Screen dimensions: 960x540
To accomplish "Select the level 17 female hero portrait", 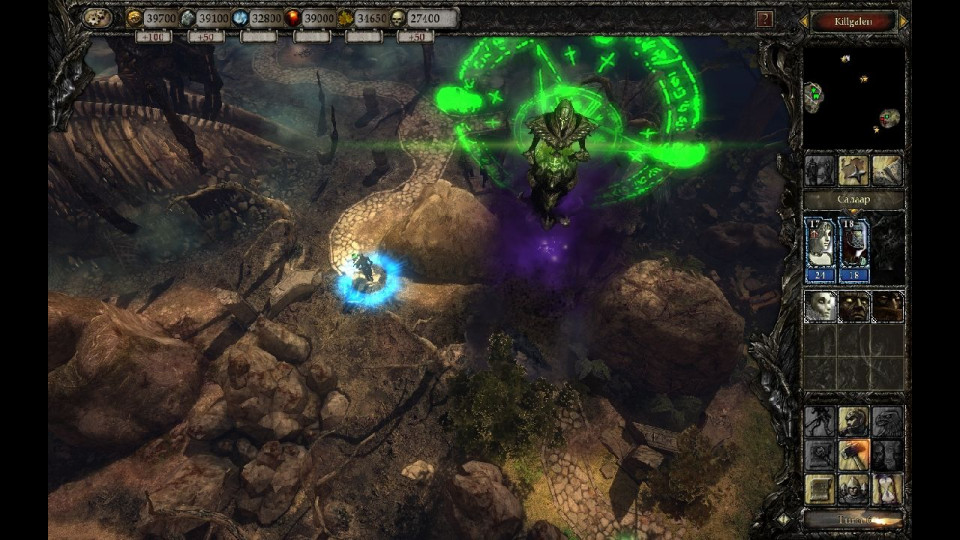I will [821, 249].
